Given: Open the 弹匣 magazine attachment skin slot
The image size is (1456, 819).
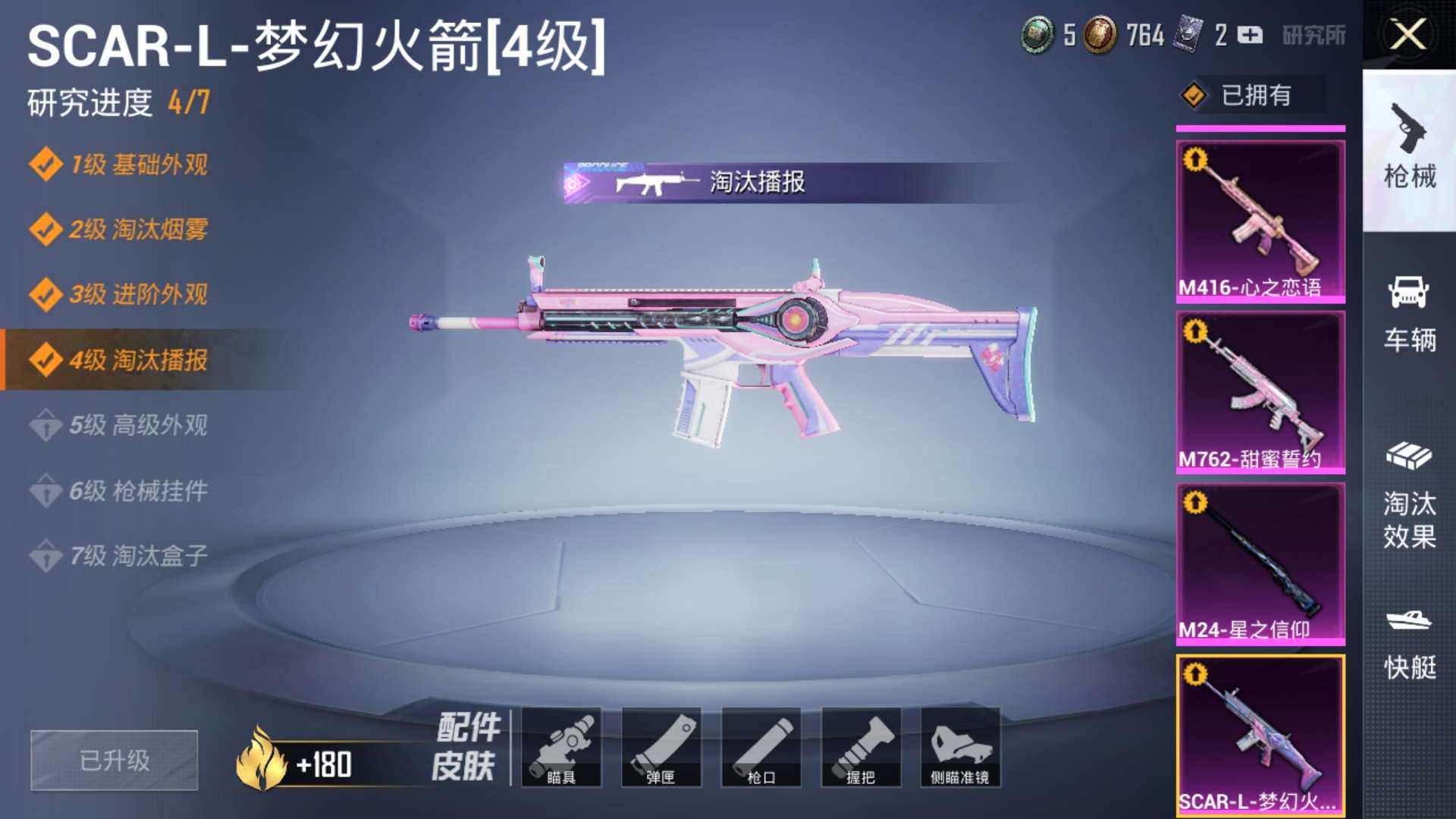Looking at the screenshot, I should pos(661,747).
